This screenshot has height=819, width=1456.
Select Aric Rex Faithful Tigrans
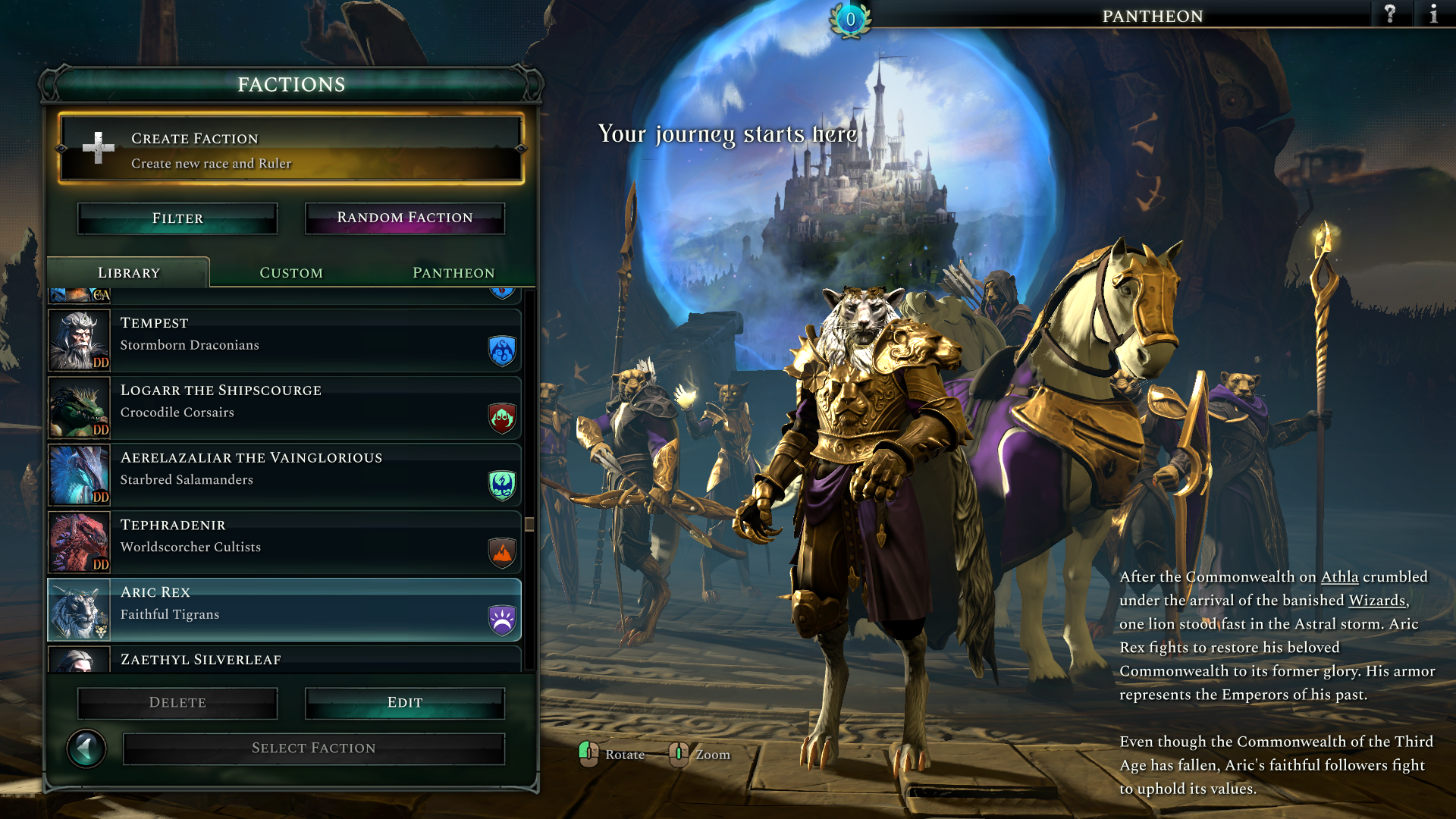284,610
